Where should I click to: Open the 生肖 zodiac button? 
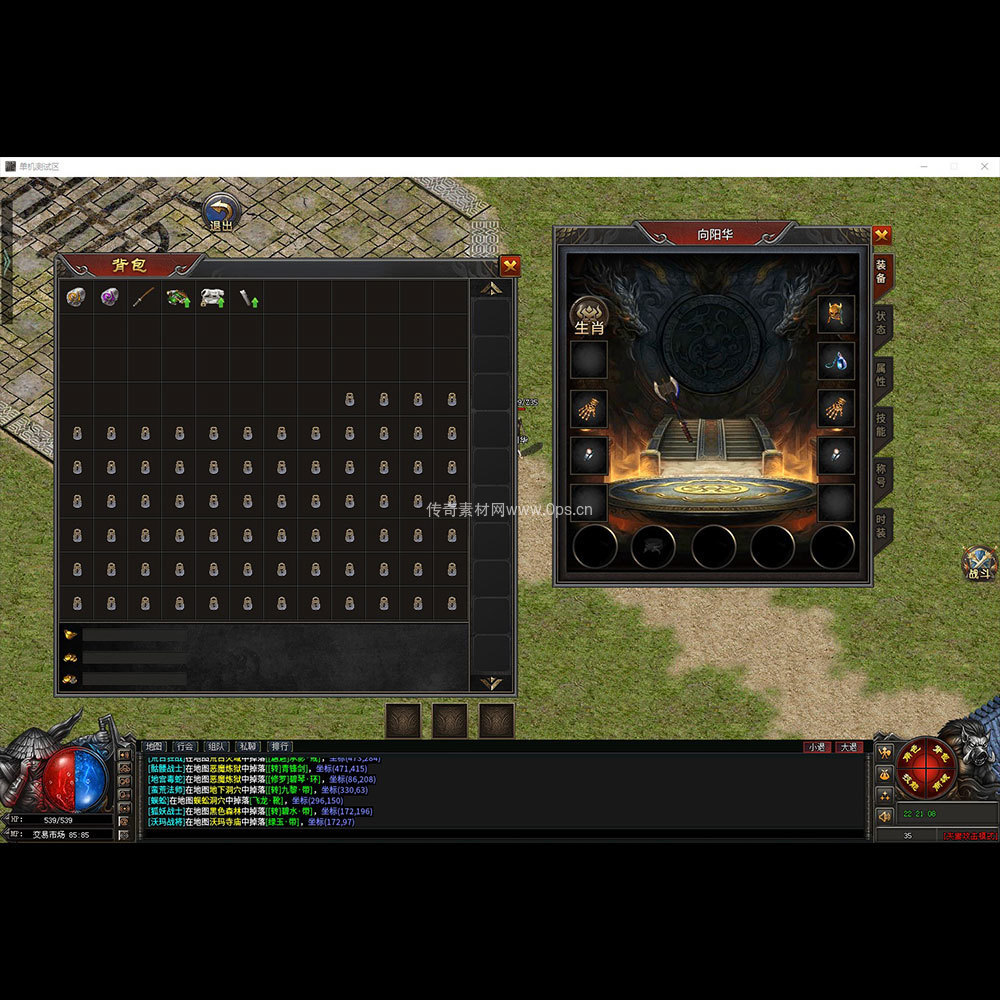pyautogui.click(x=588, y=314)
